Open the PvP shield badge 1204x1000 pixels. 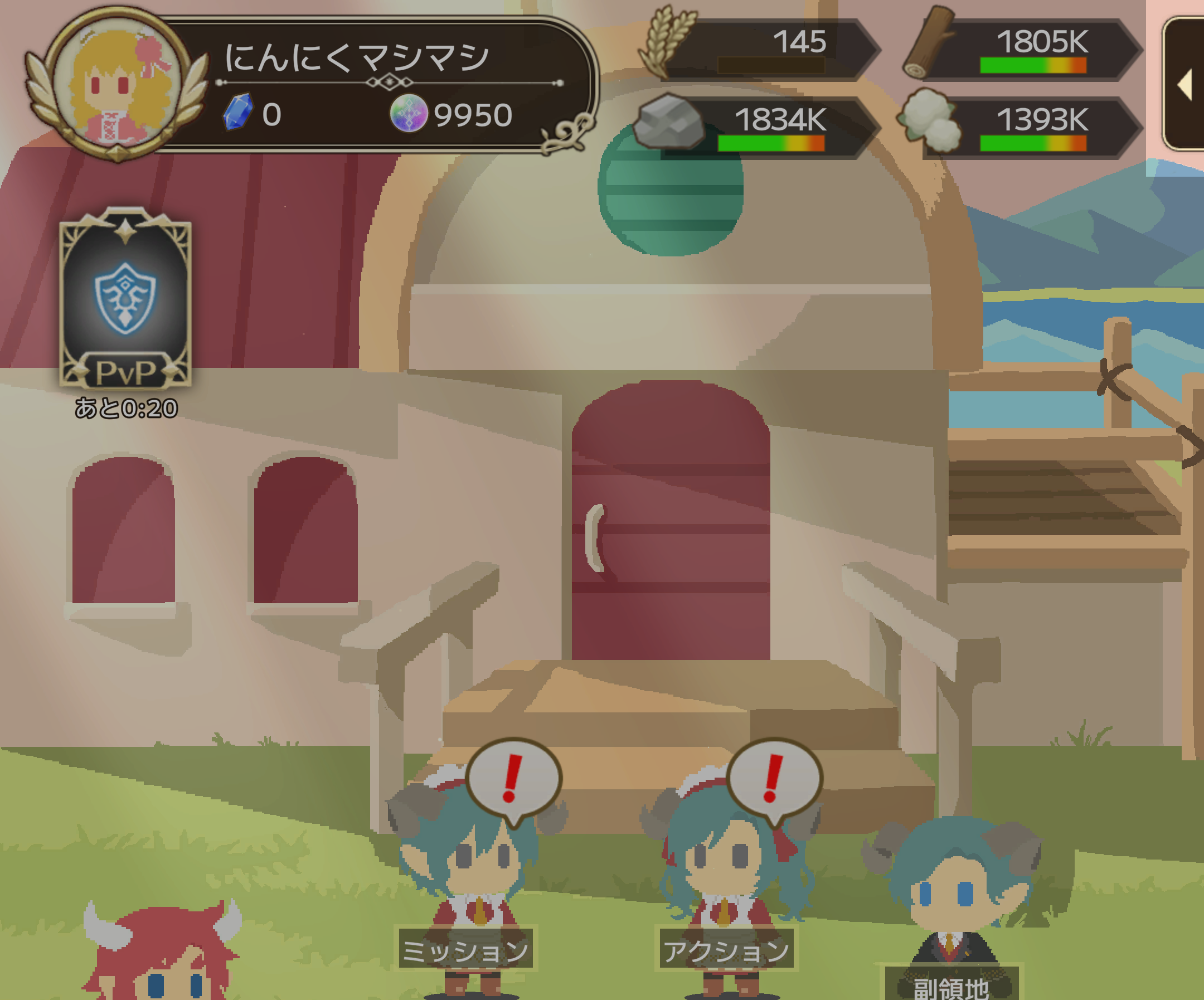(125, 299)
